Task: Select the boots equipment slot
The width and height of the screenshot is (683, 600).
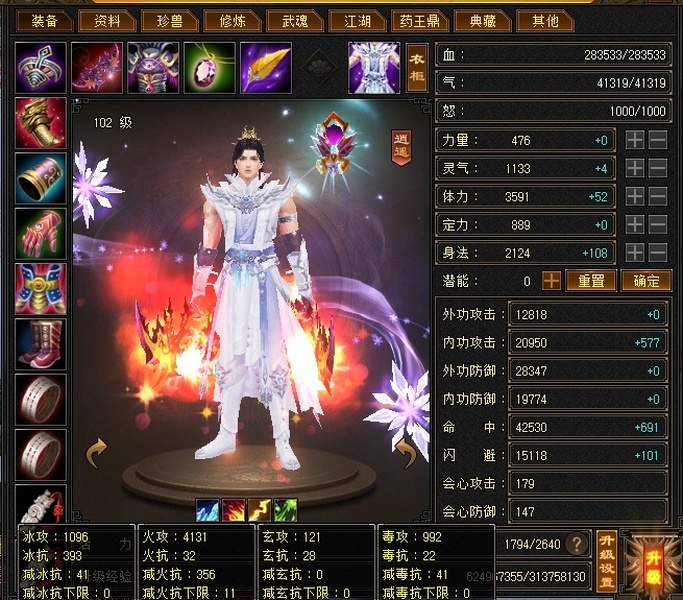Action: click(x=41, y=344)
